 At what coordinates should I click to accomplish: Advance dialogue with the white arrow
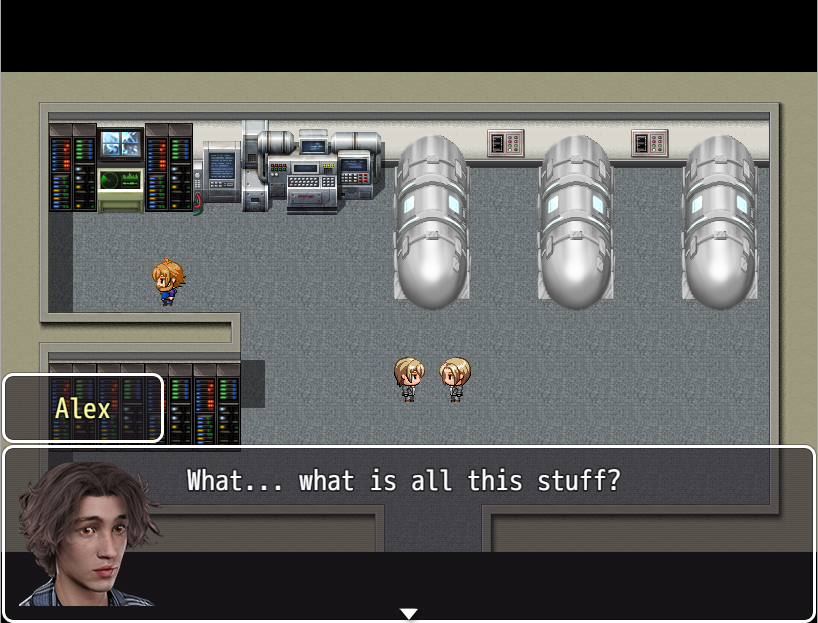[x=408, y=613]
